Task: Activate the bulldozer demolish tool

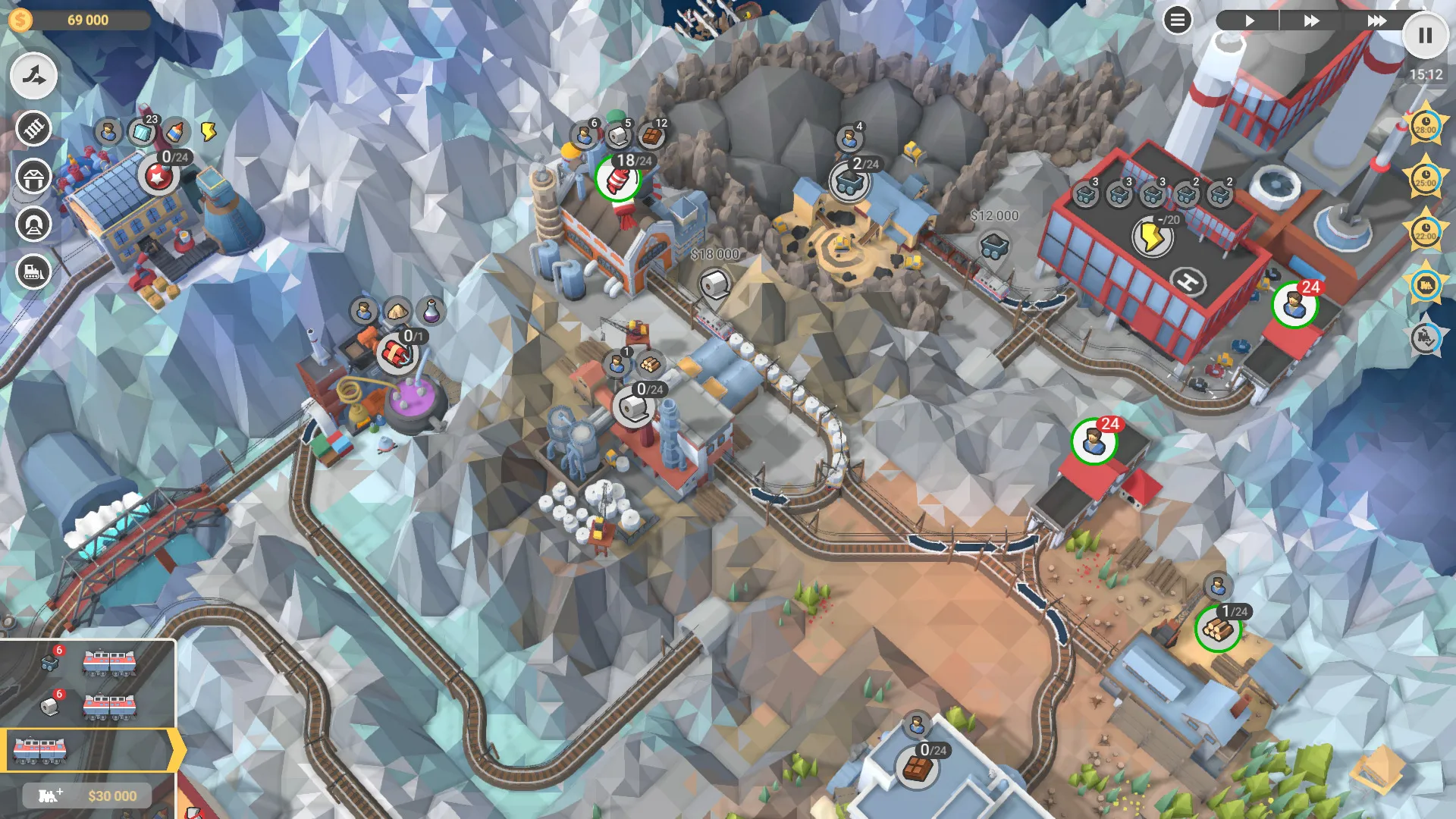Action: [x=33, y=271]
